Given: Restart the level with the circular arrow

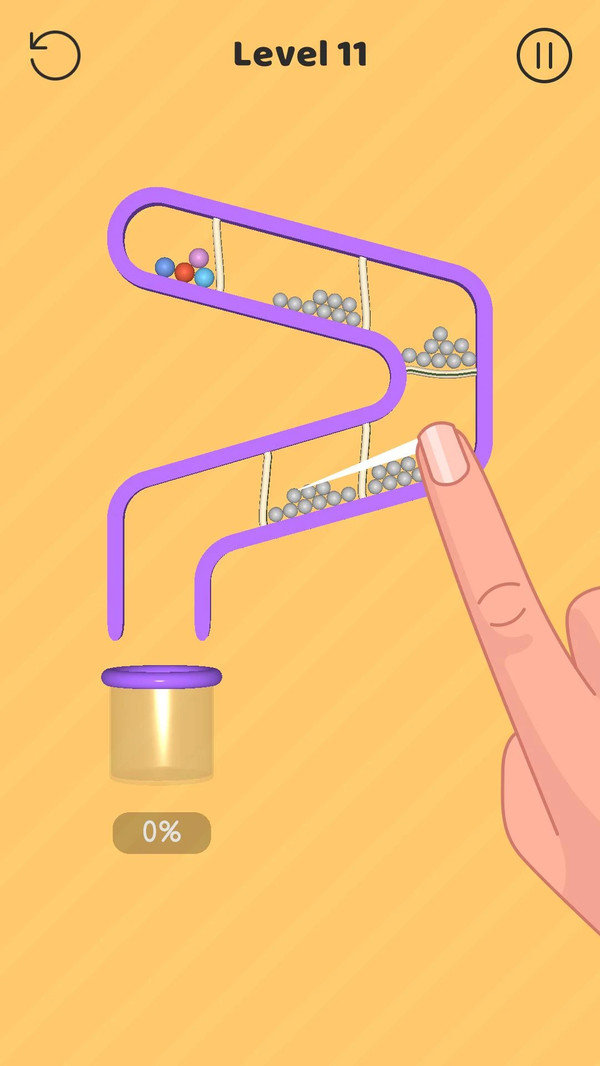Looking at the screenshot, I should tap(54, 55).
